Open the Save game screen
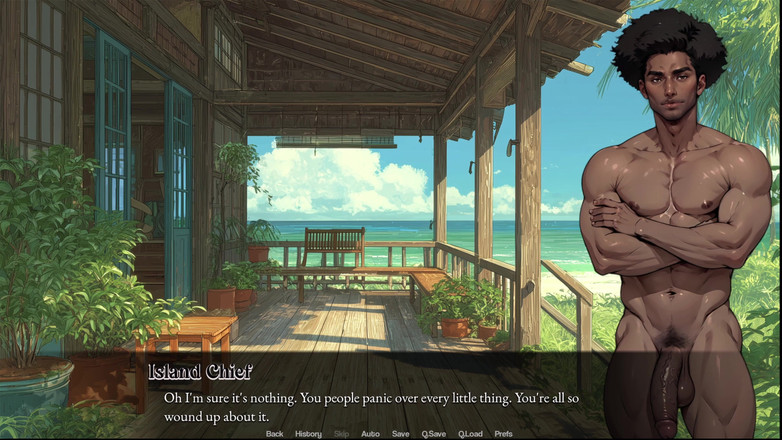The height and width of the screenshot is (440, 782). click(400, 434)
